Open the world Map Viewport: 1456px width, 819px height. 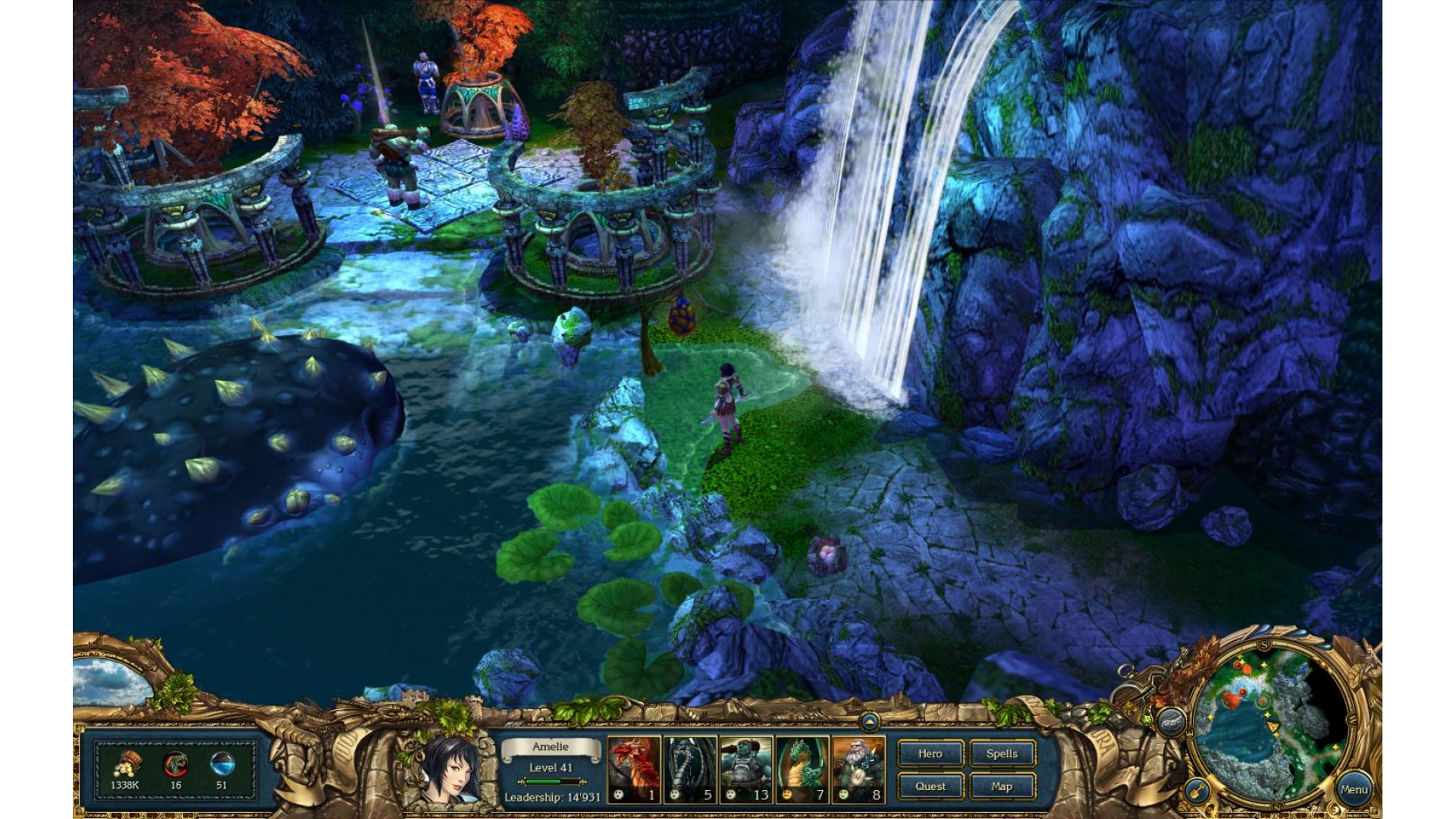pos(1002,786)
